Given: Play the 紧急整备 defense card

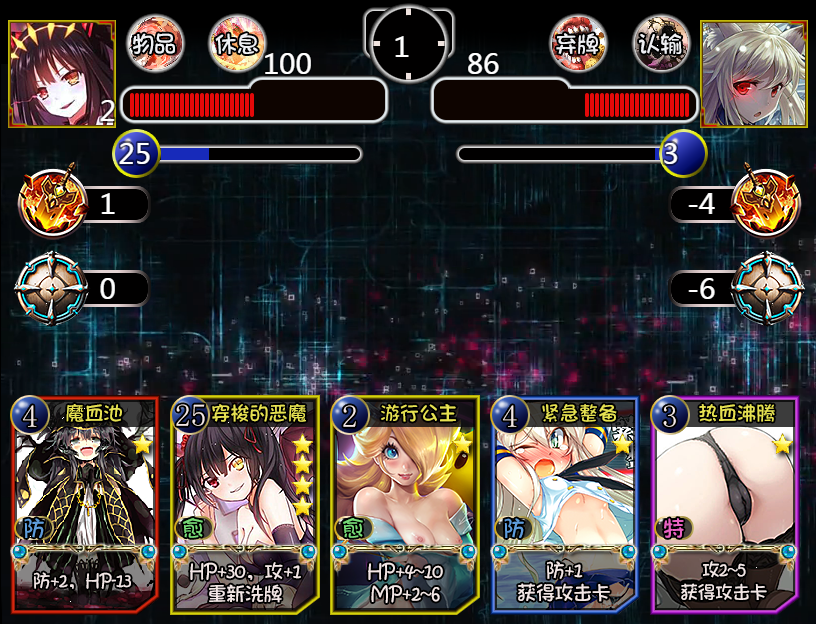Looking at the screenshot, I should click(565, 504).
